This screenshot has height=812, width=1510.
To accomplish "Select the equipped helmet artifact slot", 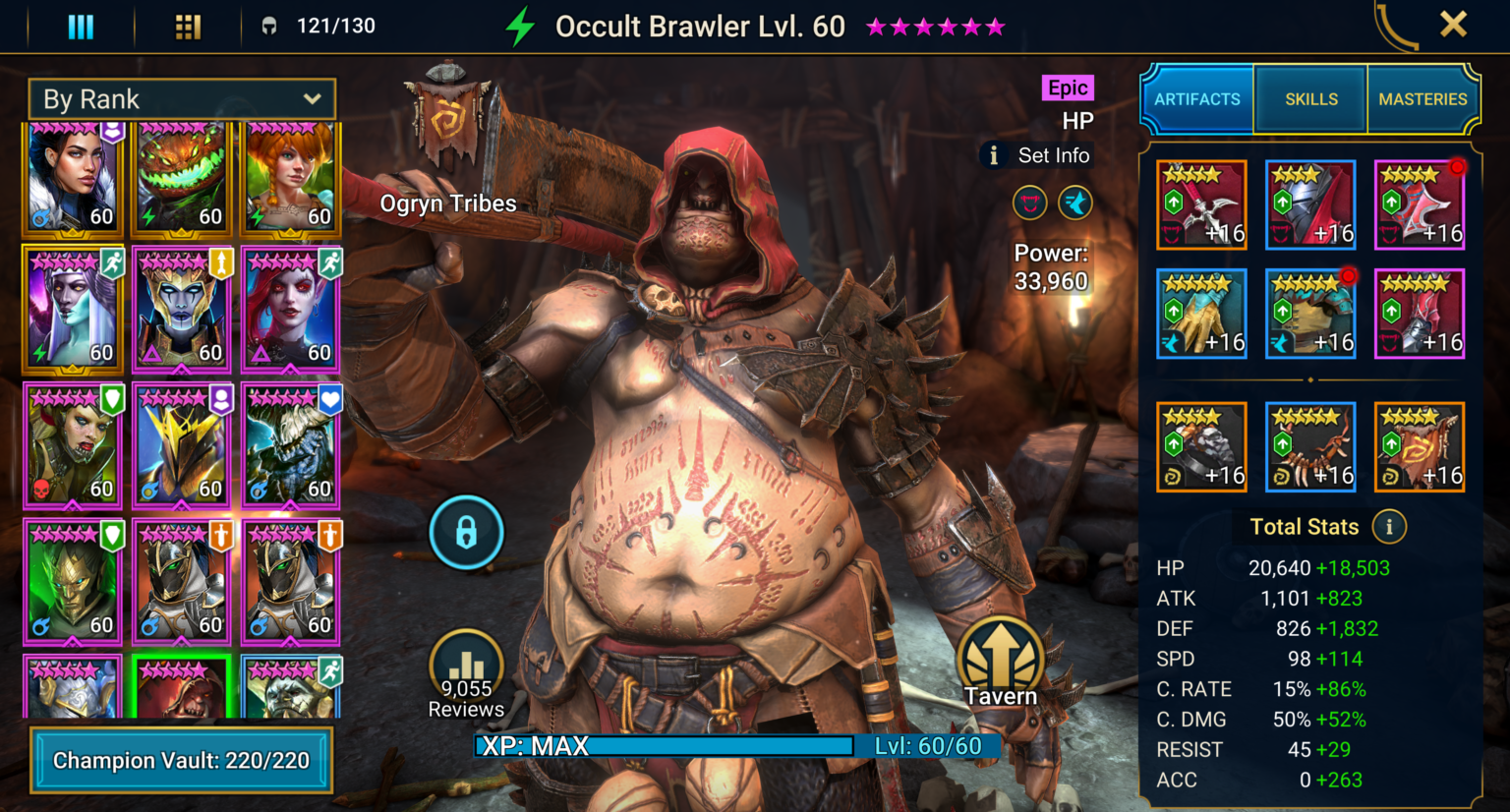I will tap(1310, 205).
